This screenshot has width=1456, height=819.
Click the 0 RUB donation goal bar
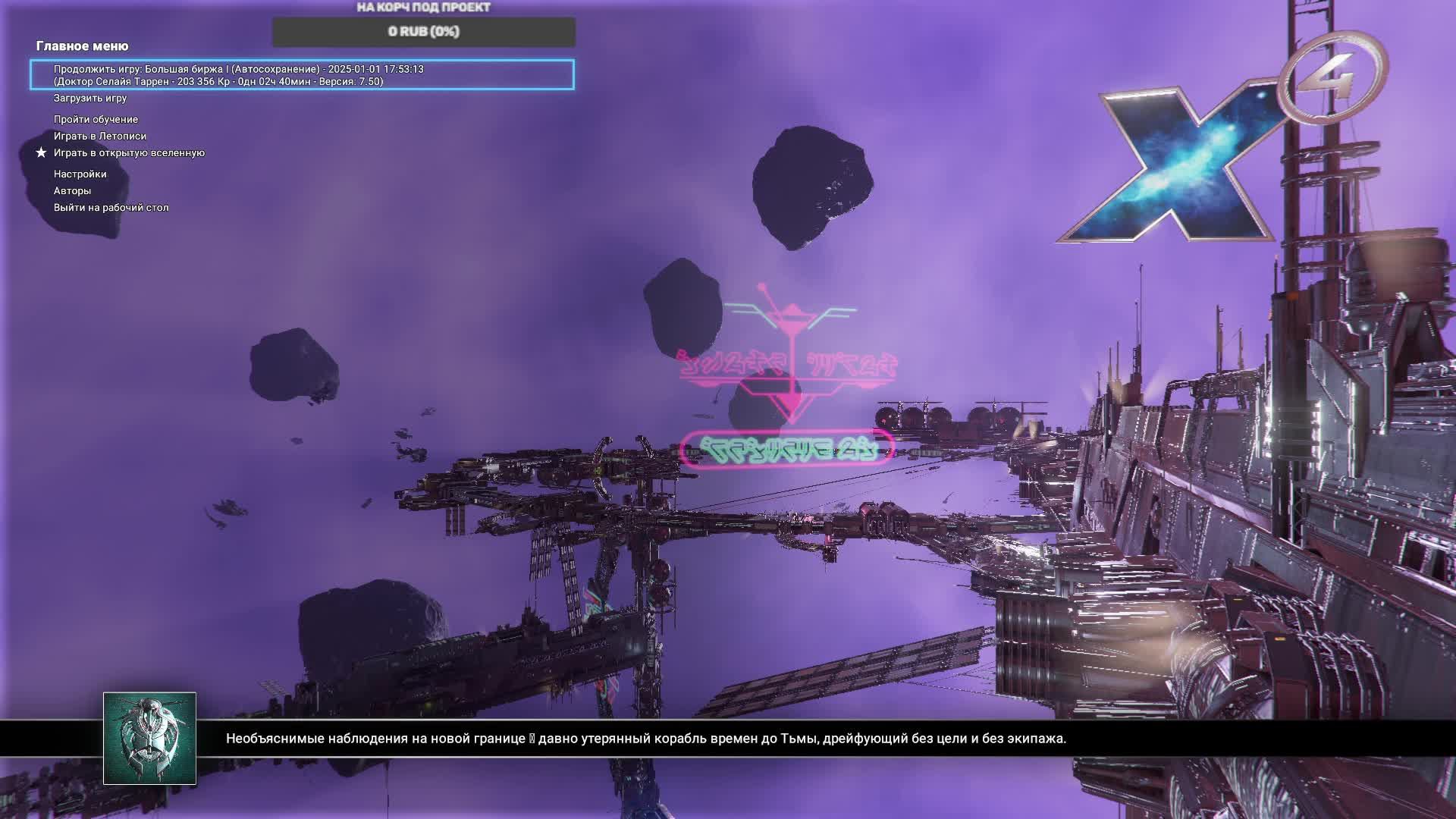[x=424, y=32]
